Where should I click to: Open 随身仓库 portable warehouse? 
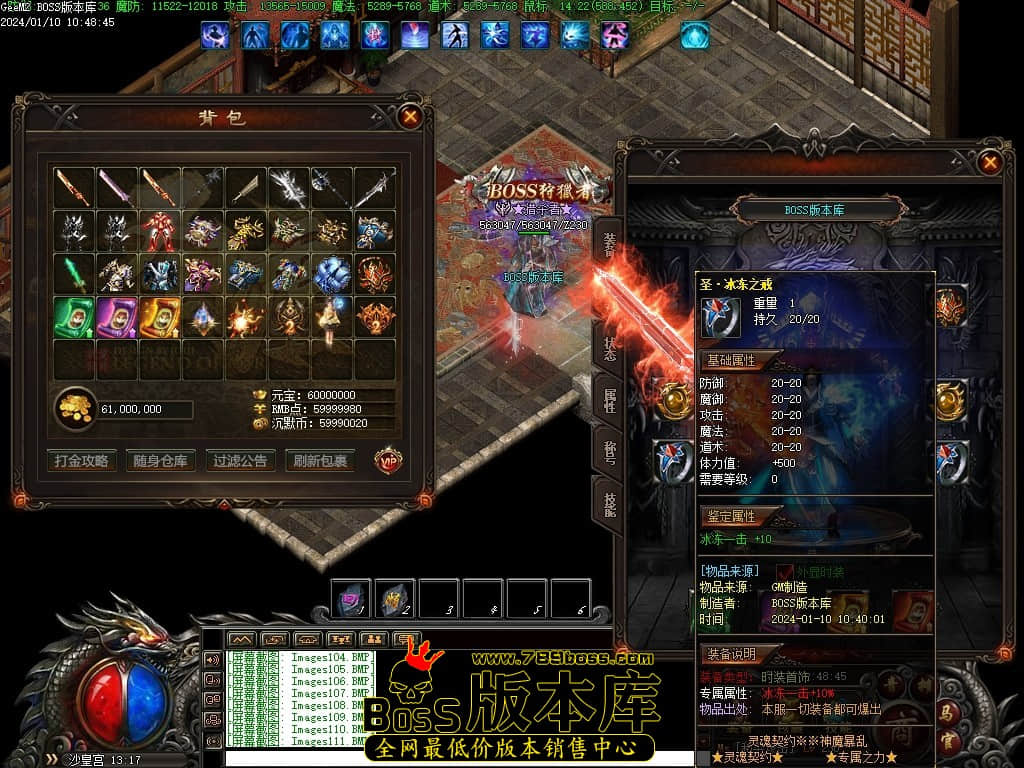point(160,461)
